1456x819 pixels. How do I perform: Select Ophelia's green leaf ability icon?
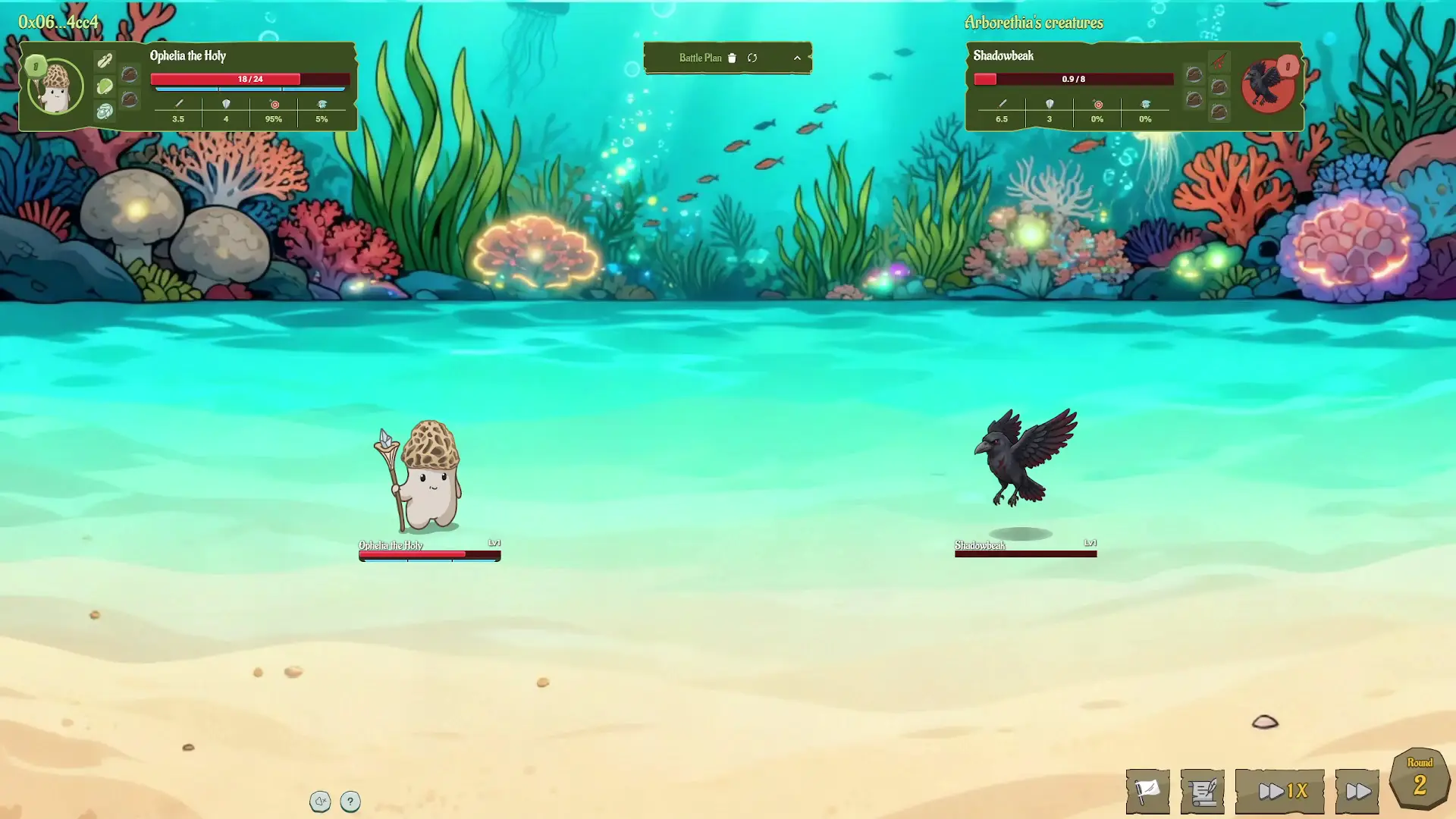pos(105,85)
